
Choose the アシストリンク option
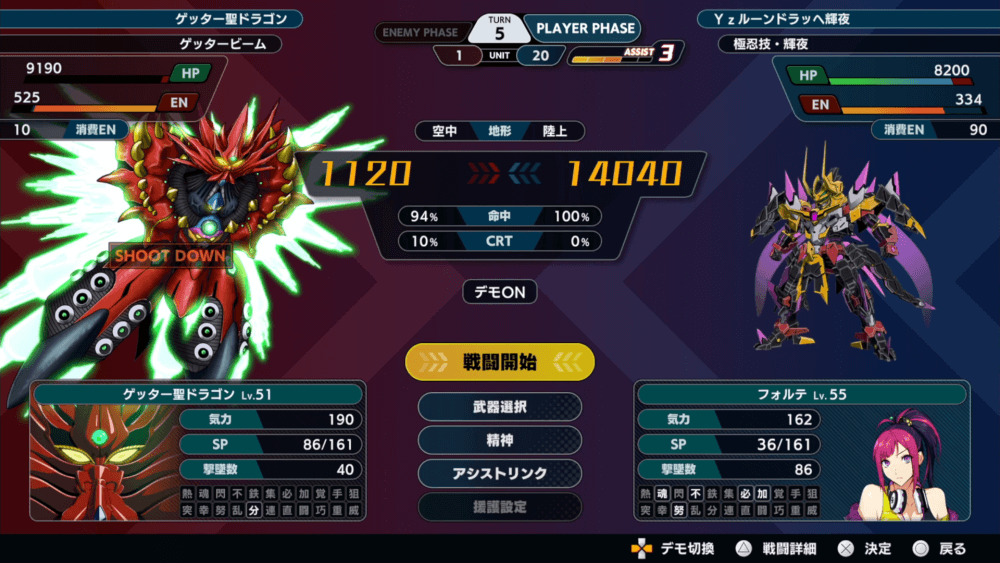(x=499, y=473)
